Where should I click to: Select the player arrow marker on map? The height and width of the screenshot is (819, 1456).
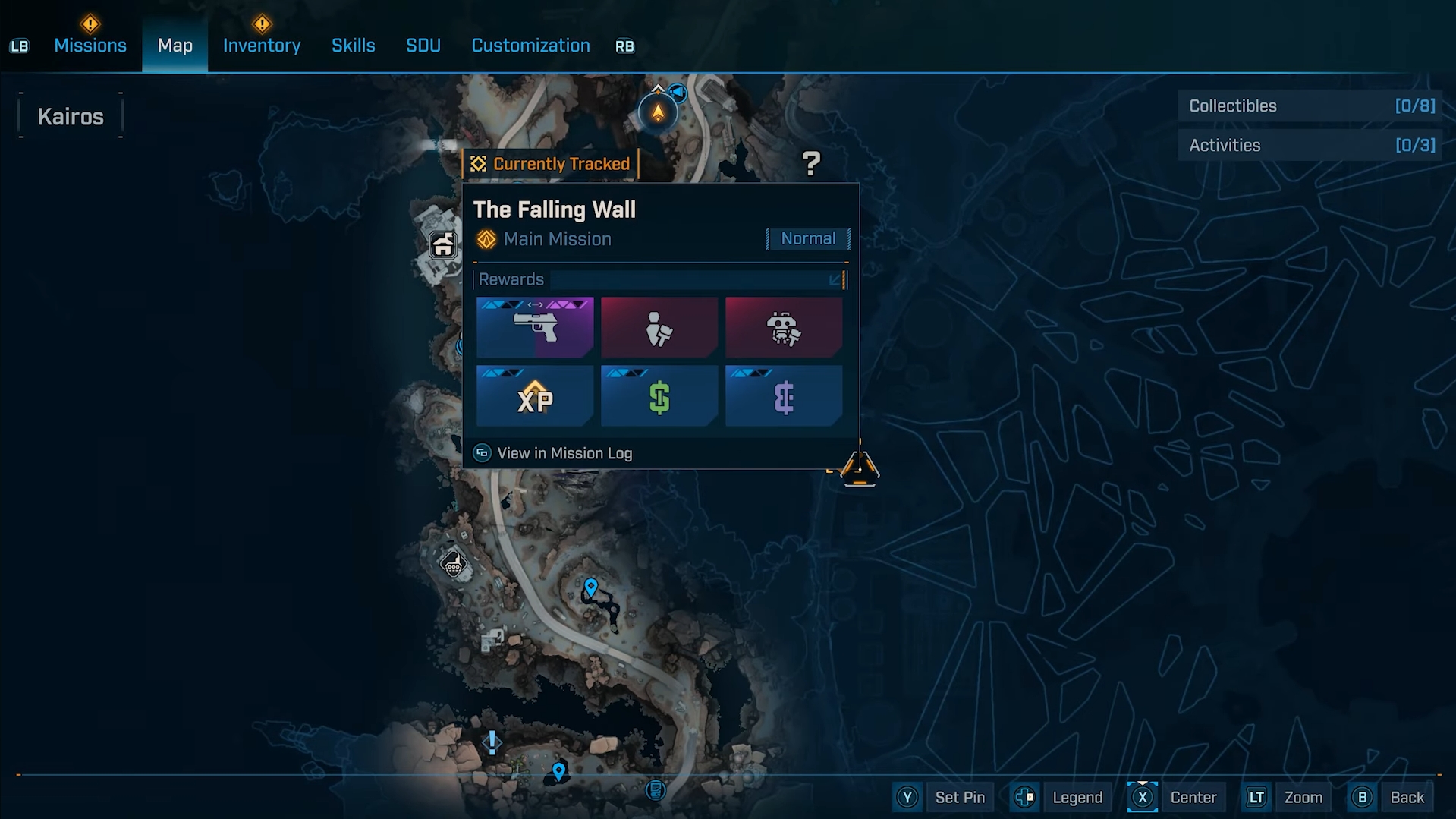coord(658,113)
